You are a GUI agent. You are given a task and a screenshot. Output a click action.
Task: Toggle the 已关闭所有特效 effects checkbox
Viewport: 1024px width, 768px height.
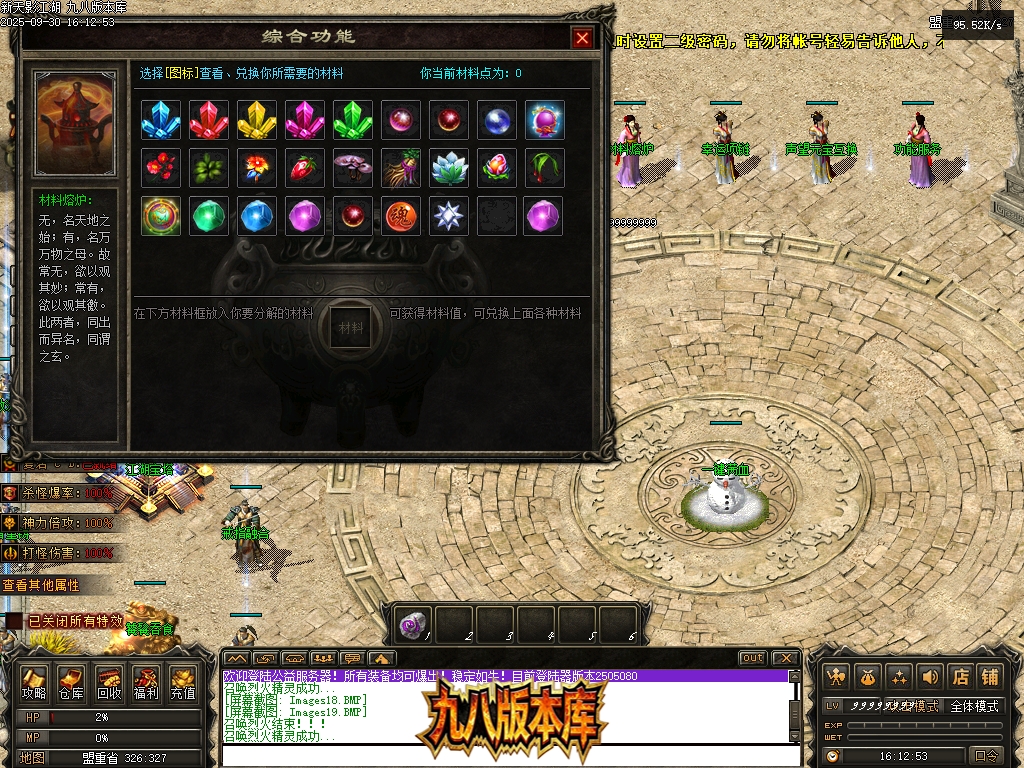(13, 622)
